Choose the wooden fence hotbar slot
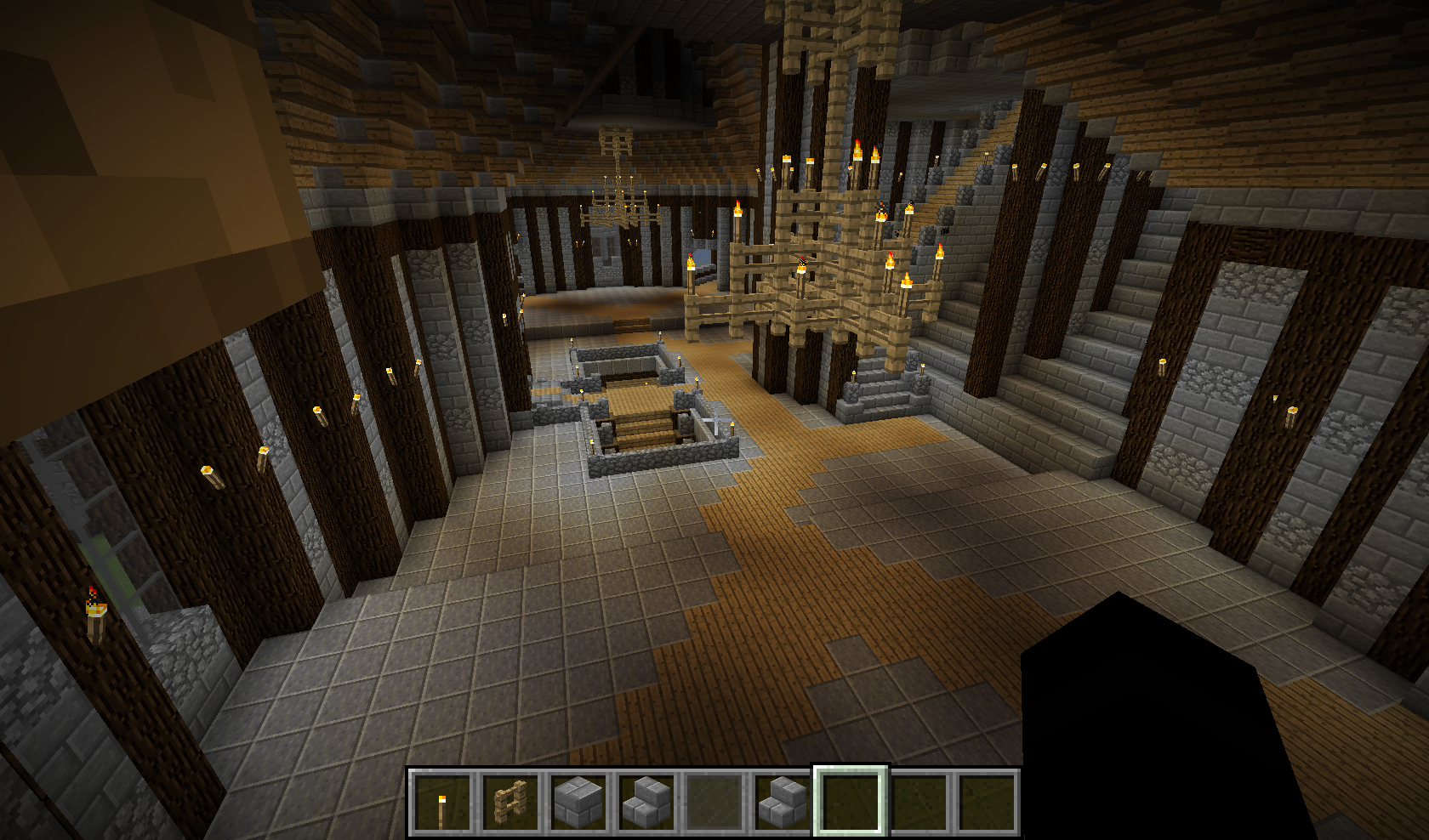Viewport: 1429px width, 840px height. pyautogui.click(x=511, y=802)
